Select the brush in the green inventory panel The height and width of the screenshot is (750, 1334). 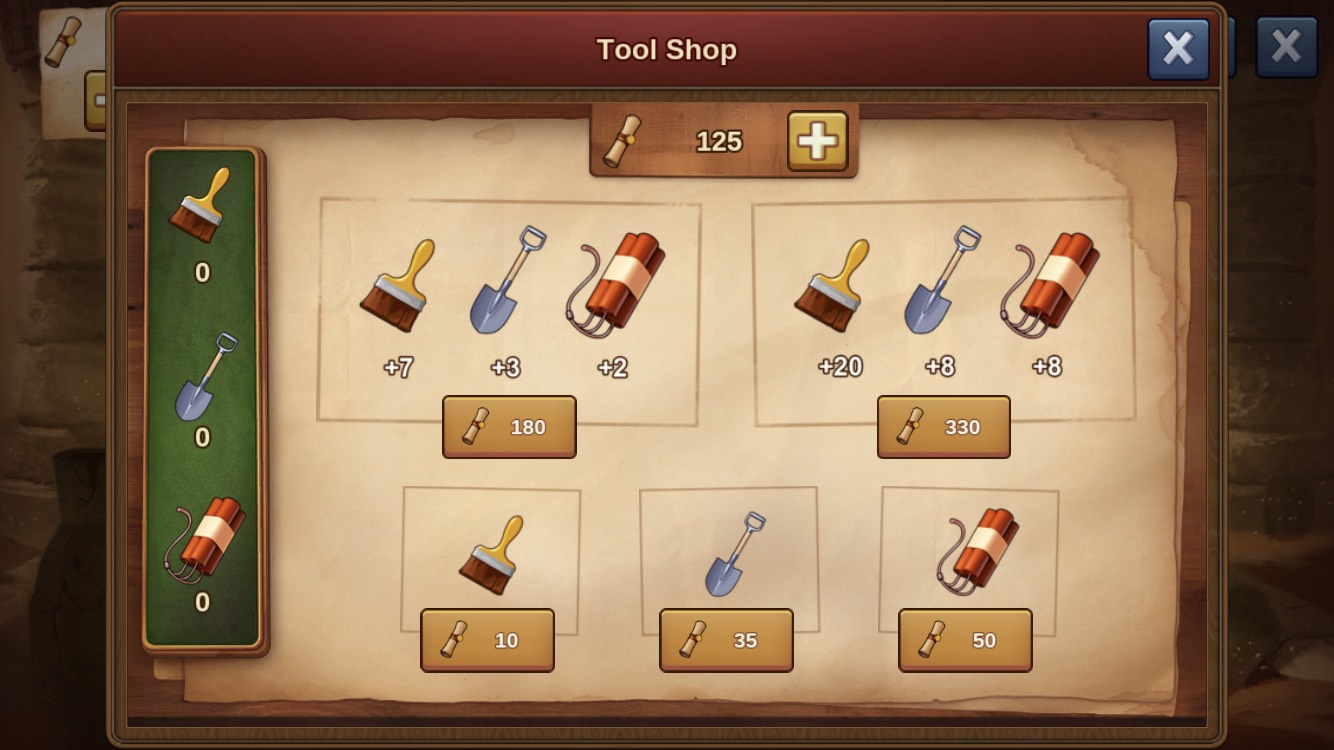click(202, 206)
